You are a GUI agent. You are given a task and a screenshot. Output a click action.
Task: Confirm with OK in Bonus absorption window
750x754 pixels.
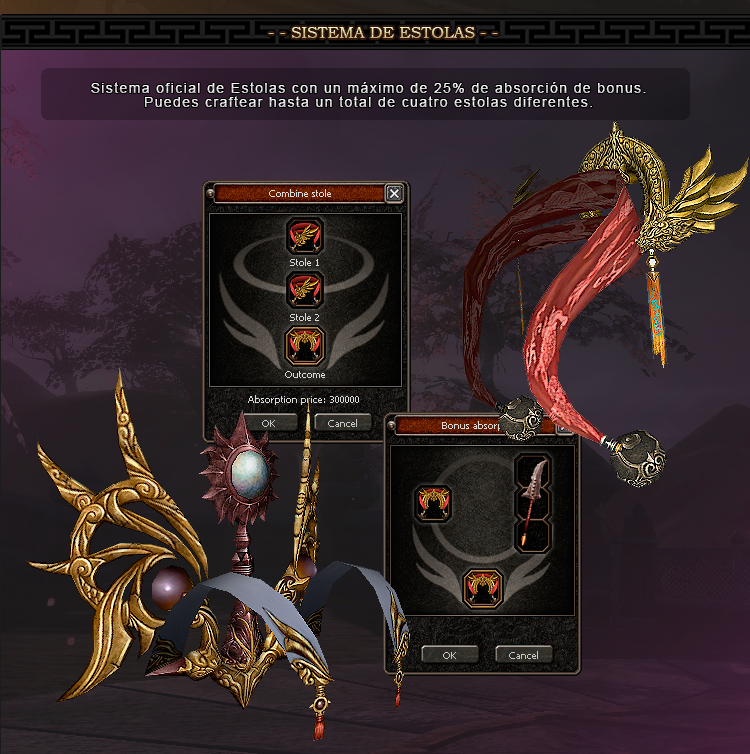click(x=449, y=655)
